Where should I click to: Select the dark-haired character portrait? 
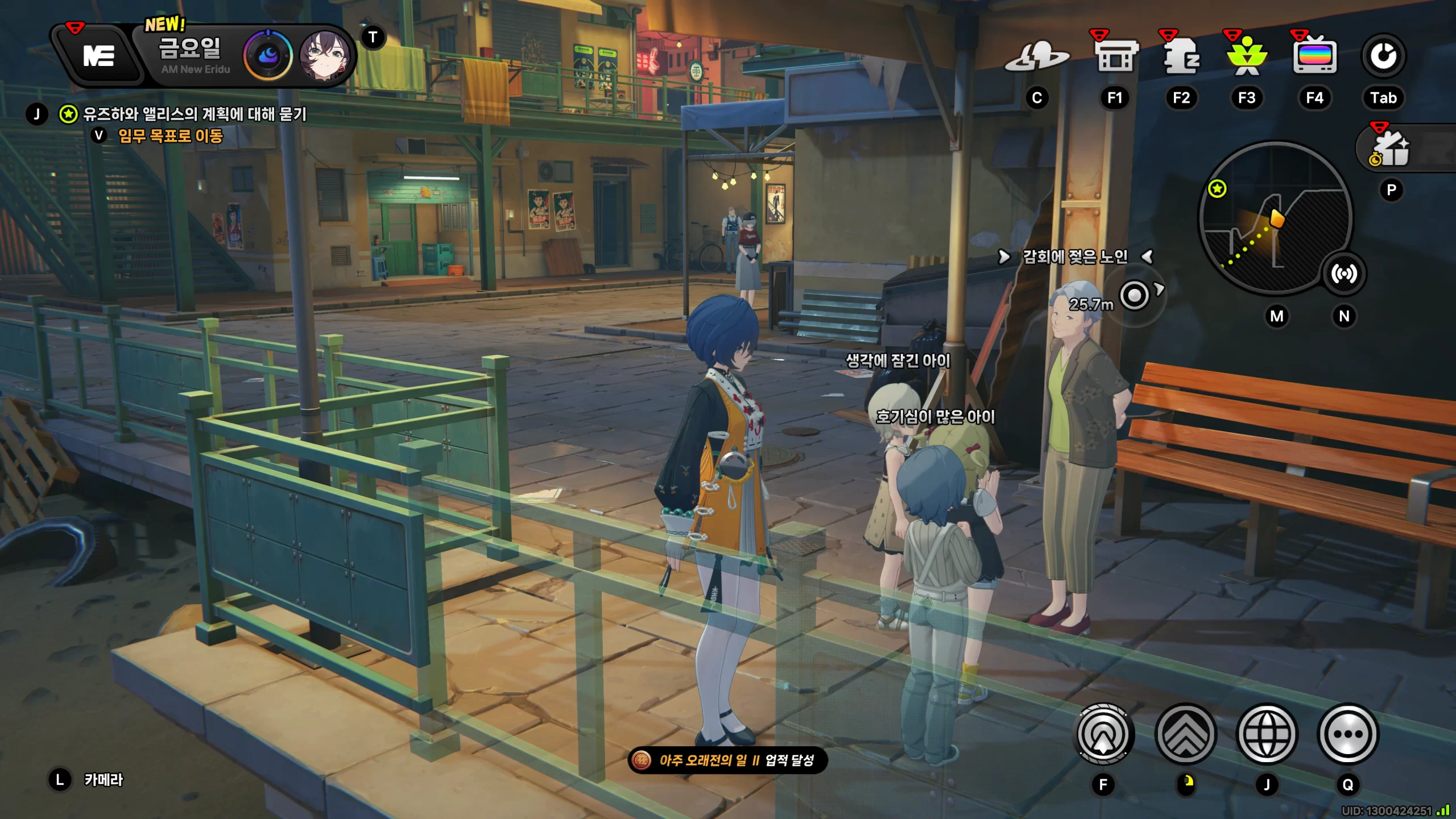point(325,56)
